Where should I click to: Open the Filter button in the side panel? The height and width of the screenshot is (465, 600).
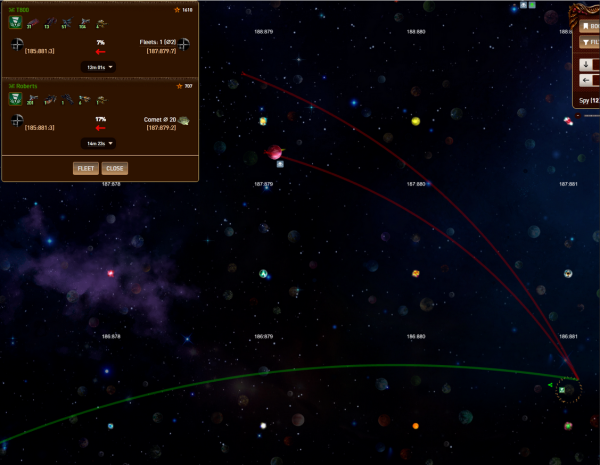tap(589, 43)
